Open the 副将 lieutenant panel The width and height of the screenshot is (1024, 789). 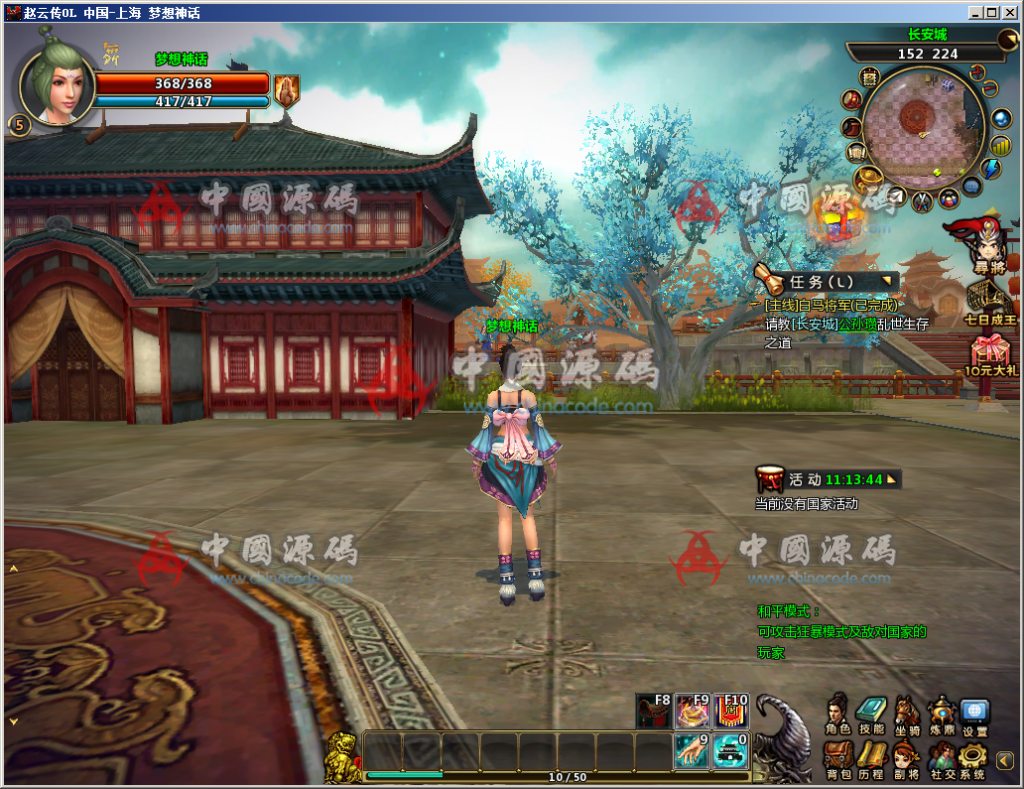pos(906,757)
